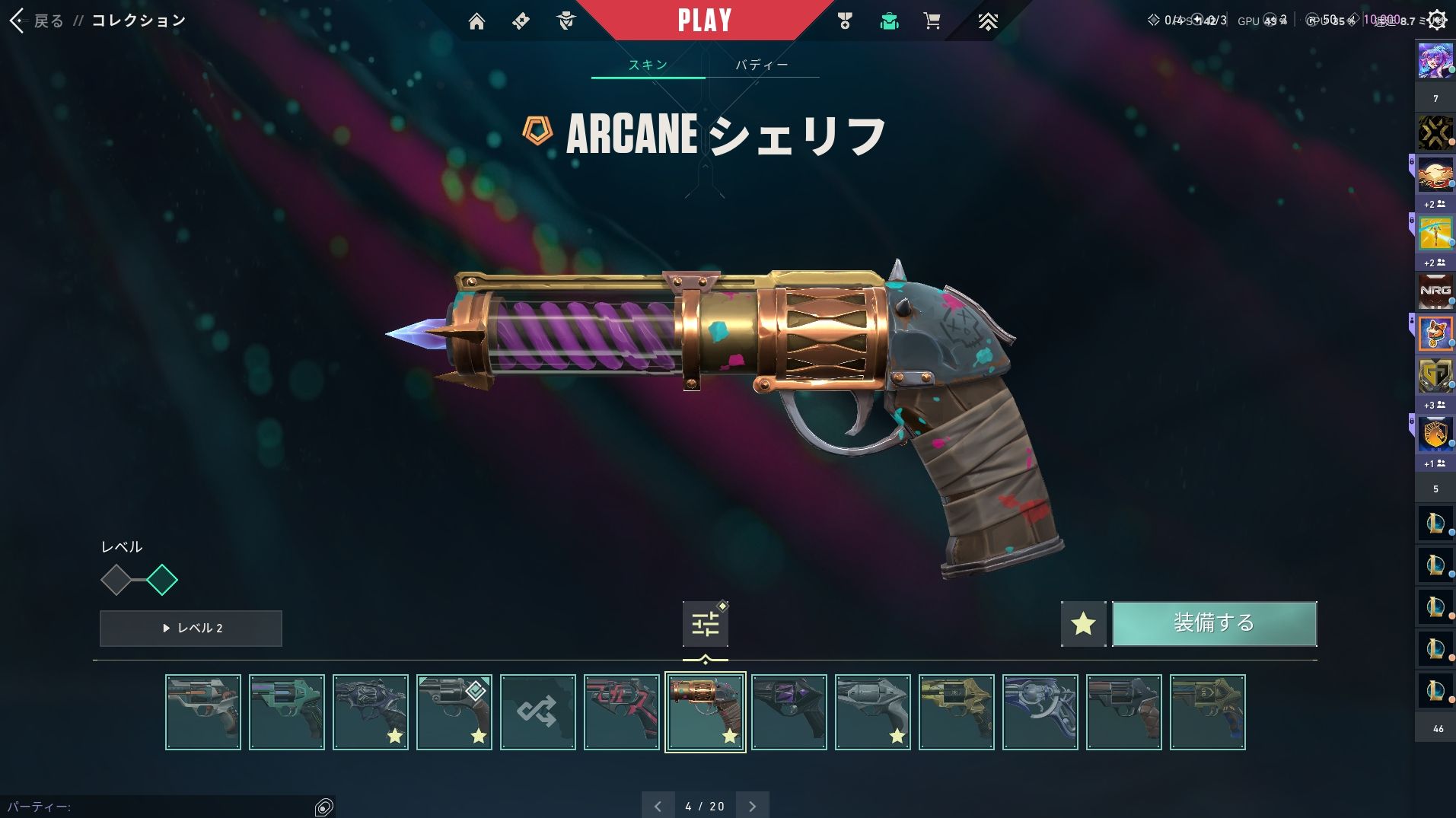
Task: Select the first Sheriff skin thumbnail
Action: click(203, 712)
